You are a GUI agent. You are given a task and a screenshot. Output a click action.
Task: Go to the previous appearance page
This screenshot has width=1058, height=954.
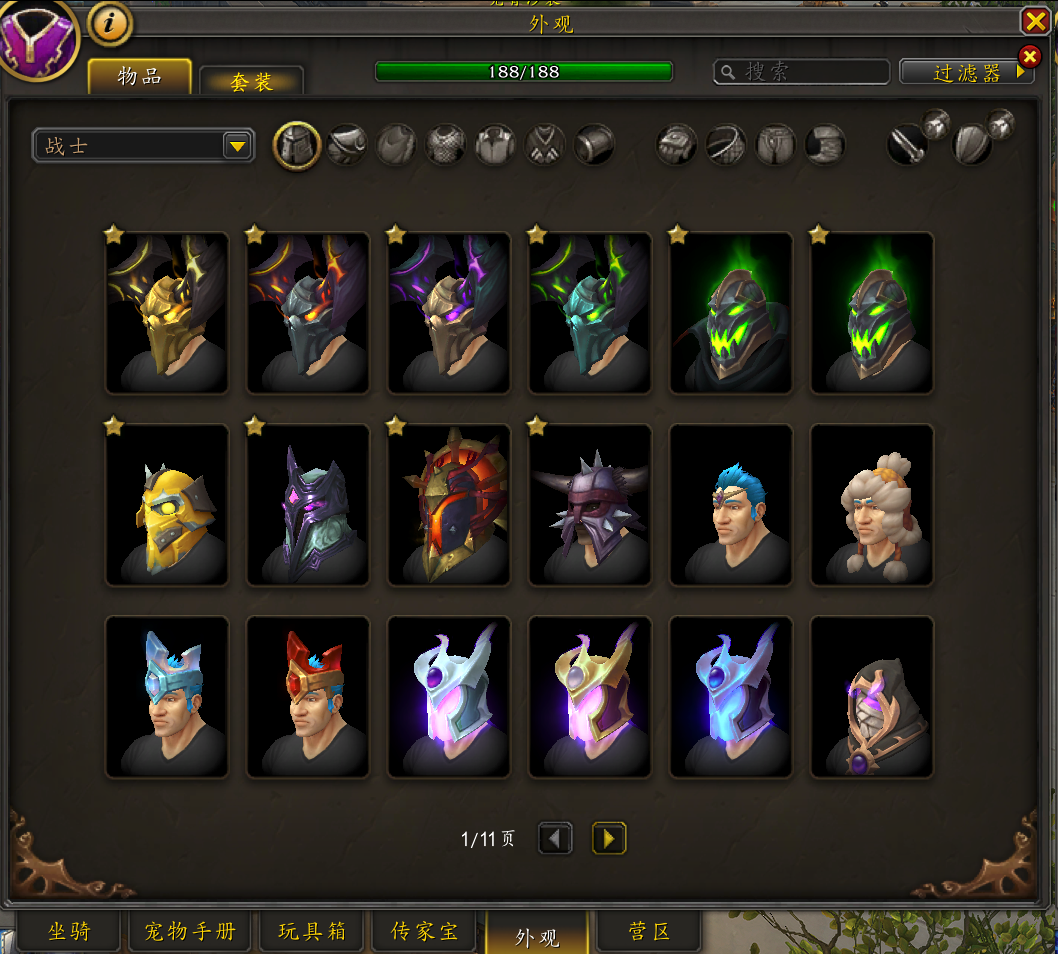coord(555,838)
